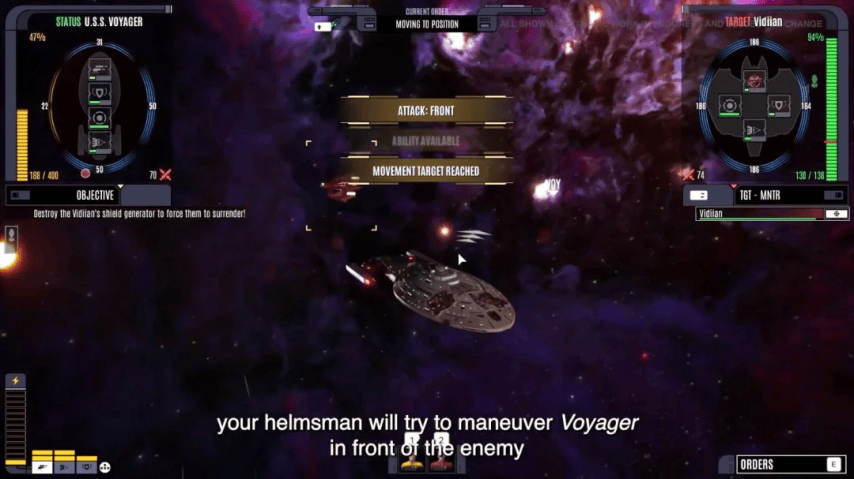
Task: Select Voyager's weapons subsystem in status panel
Action: pos(100,69)
